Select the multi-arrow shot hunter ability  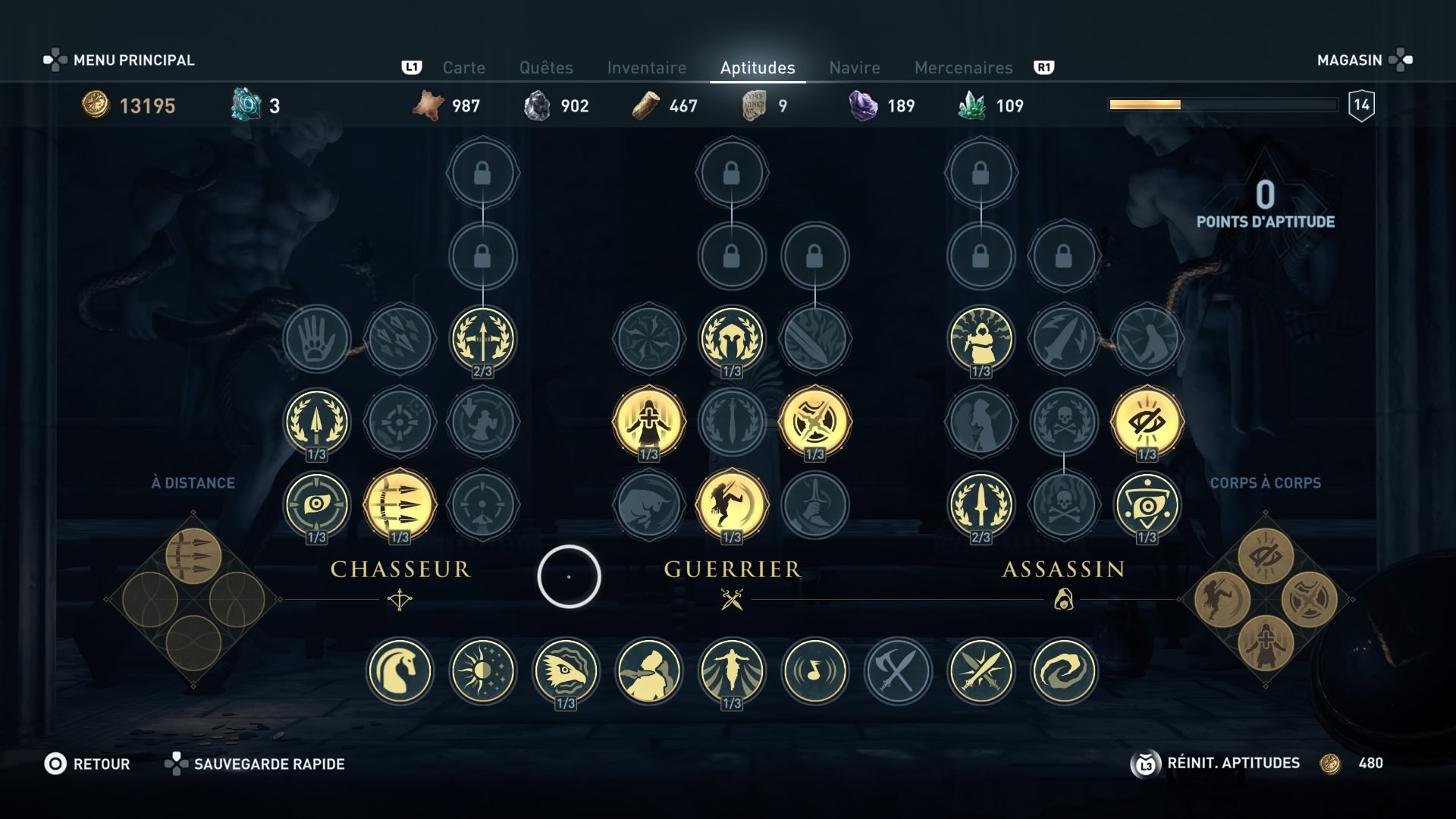pos(400,504)
